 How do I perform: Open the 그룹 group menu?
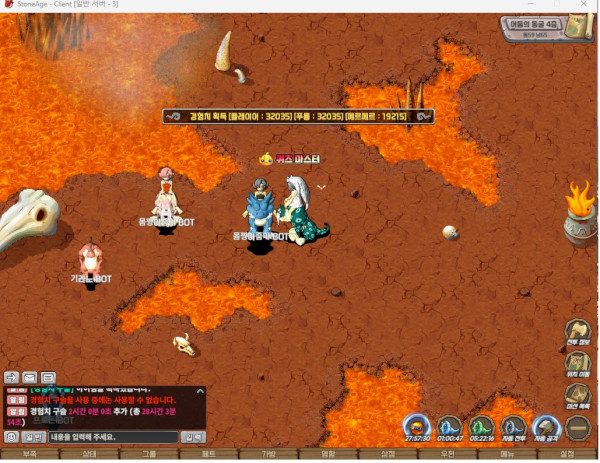coord(149,454)
